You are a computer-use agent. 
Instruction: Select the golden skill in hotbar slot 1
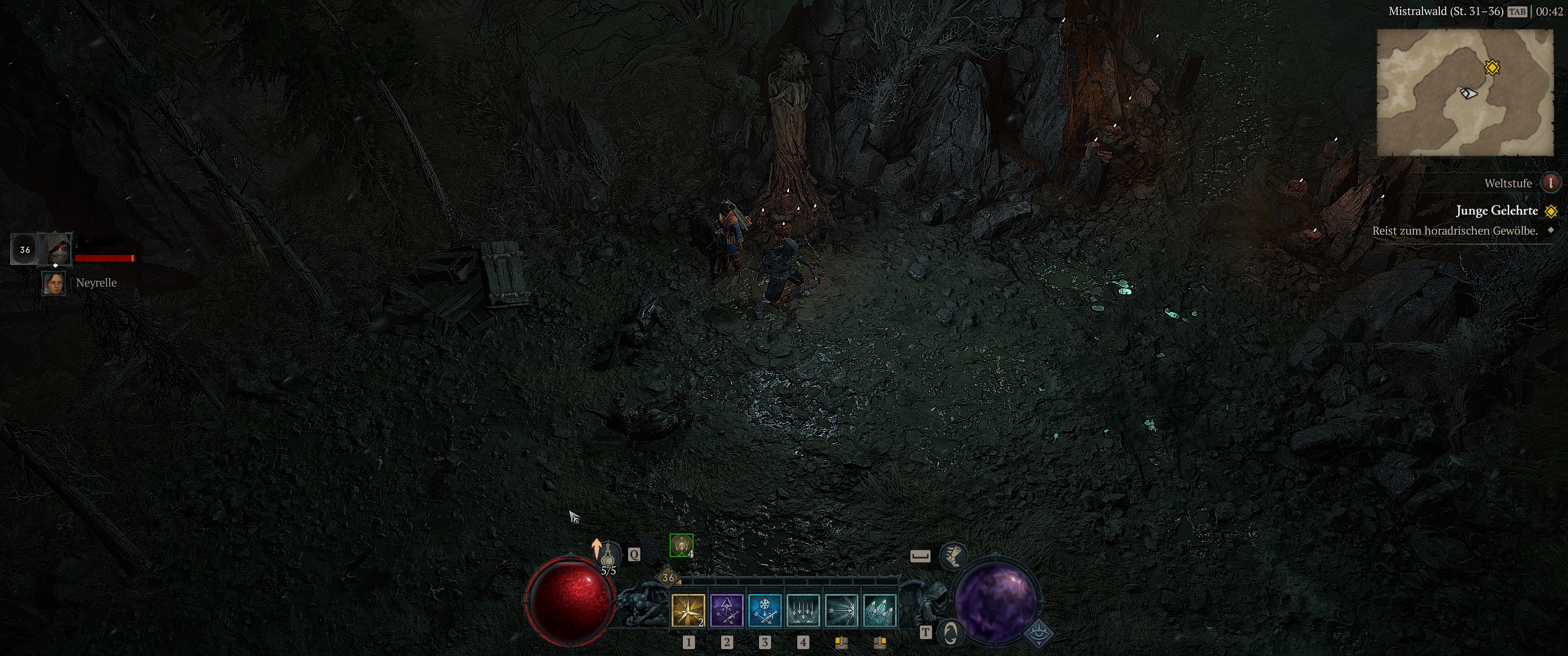coord(688,610)
